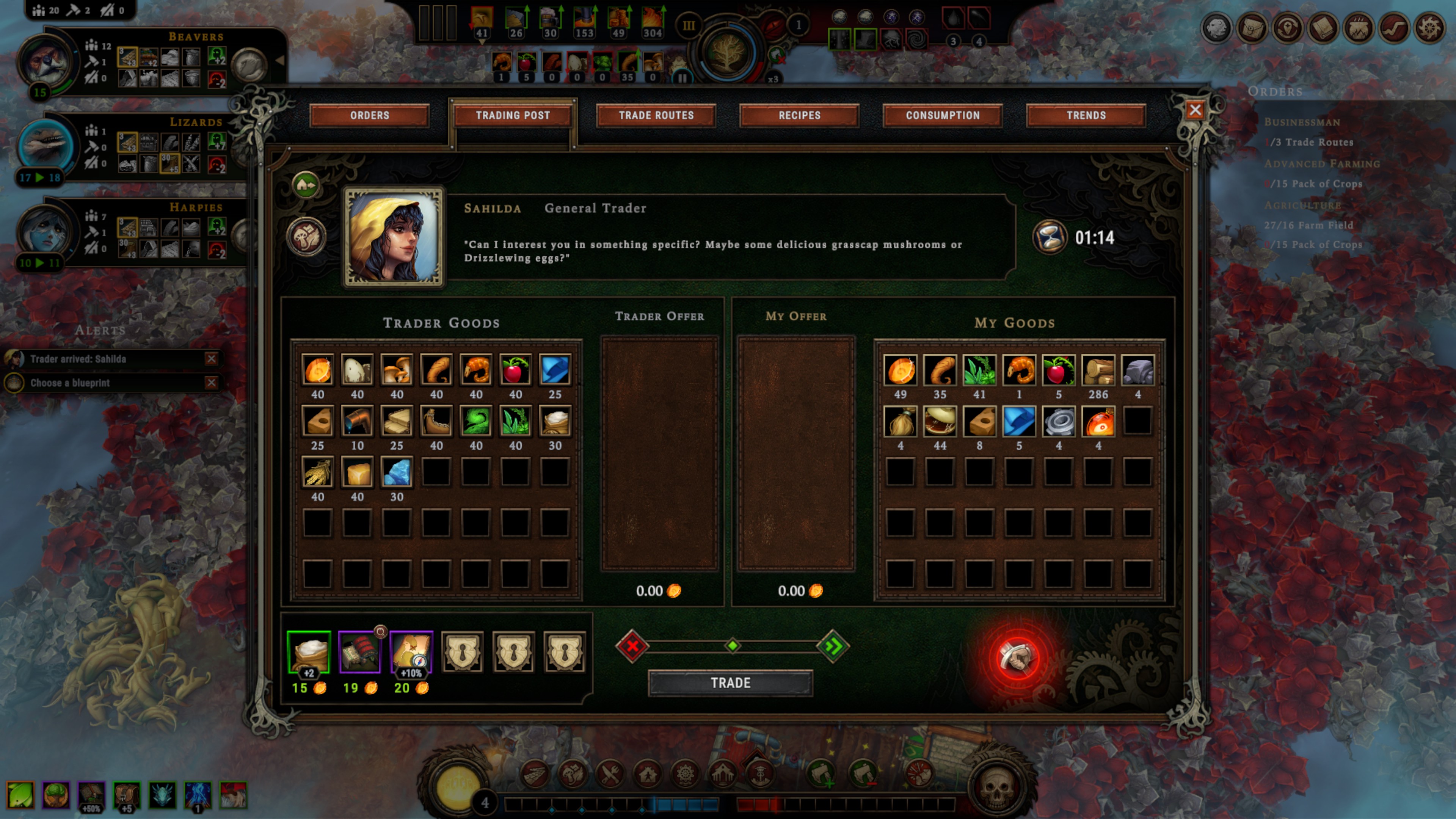View the Trends tab
Viewport: 1456px width, 819px height.
point(1086,115)
